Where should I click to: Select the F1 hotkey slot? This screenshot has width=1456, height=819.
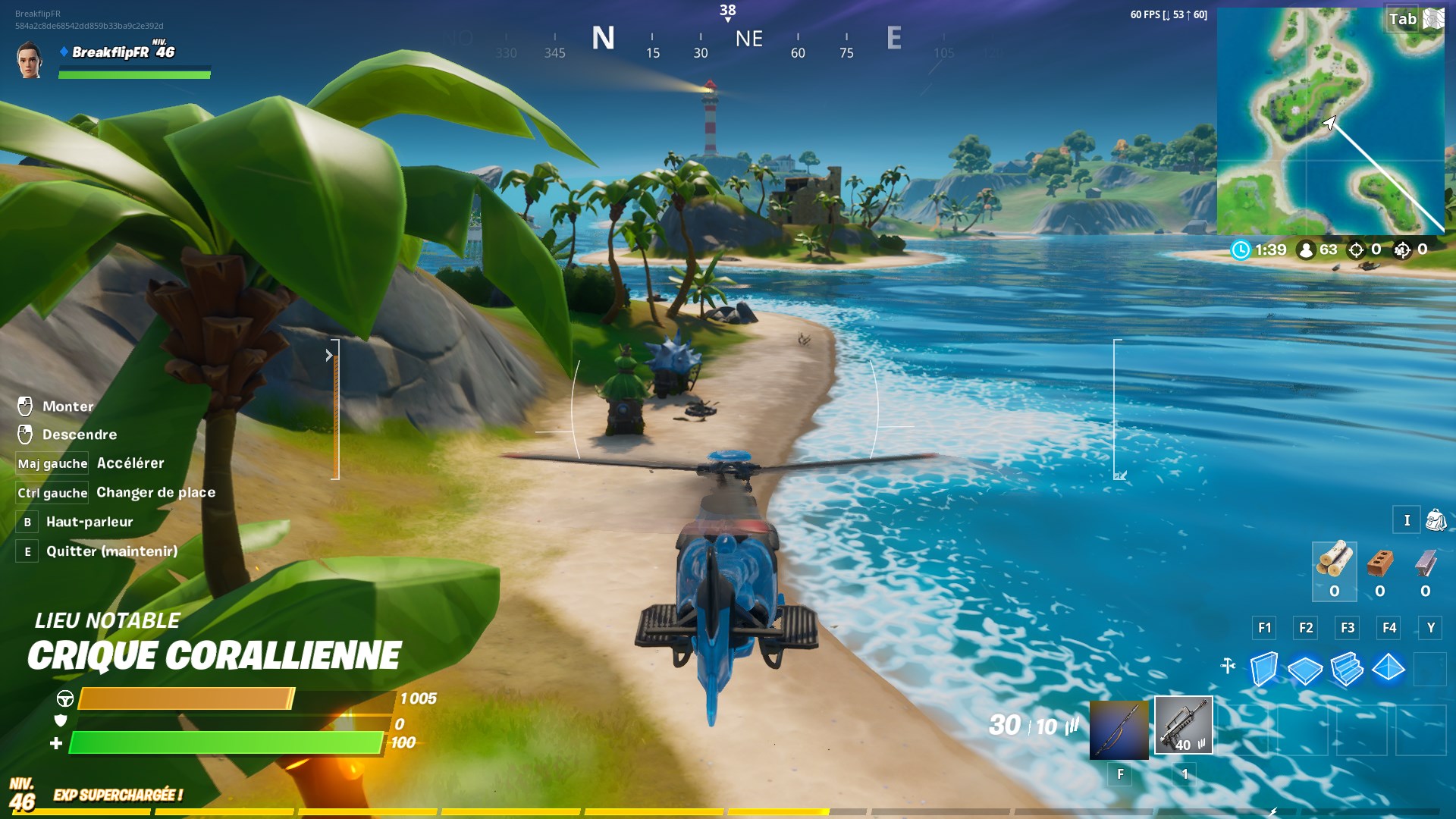coord(1263,628)
